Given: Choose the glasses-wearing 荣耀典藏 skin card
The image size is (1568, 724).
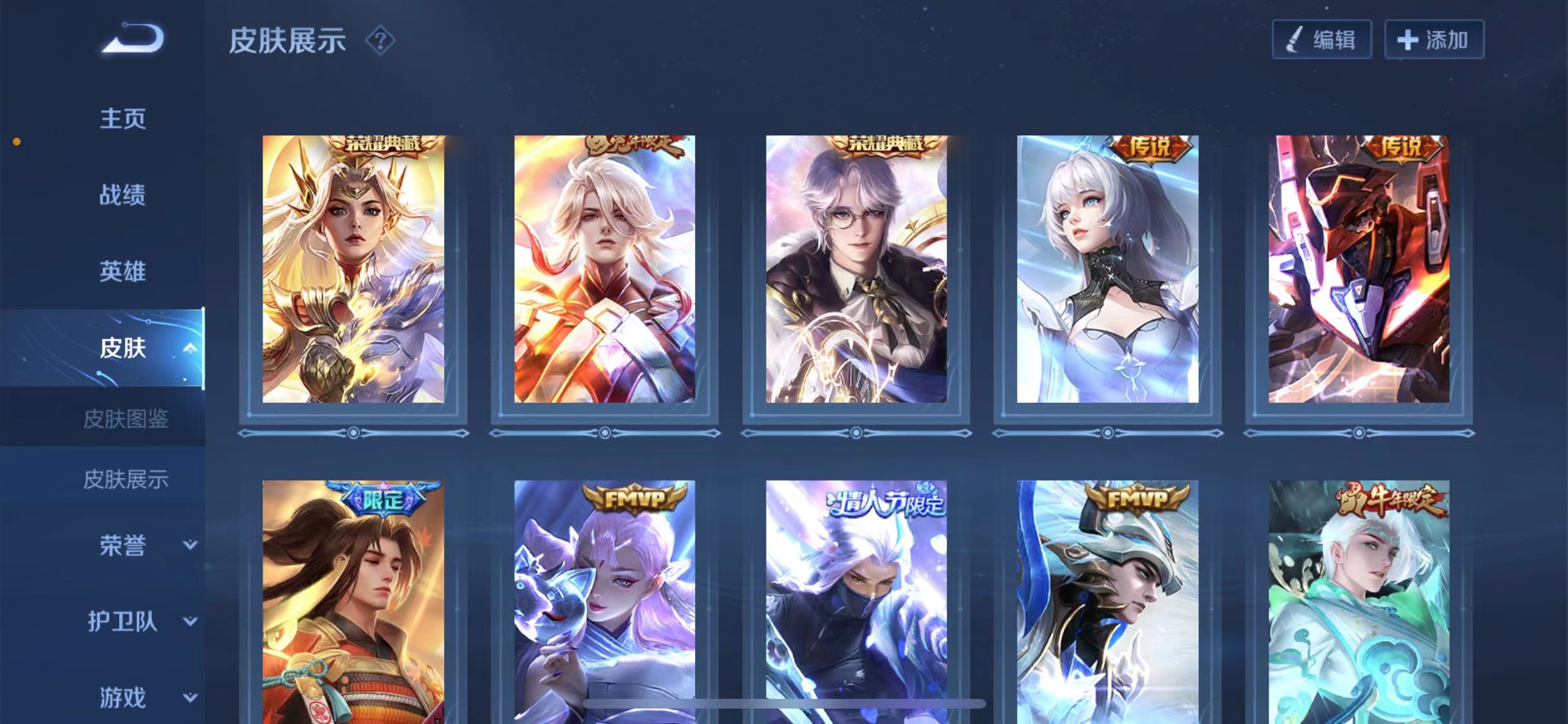Looking at the screenshot, I should pyautogui.click(x=856, y=269).
